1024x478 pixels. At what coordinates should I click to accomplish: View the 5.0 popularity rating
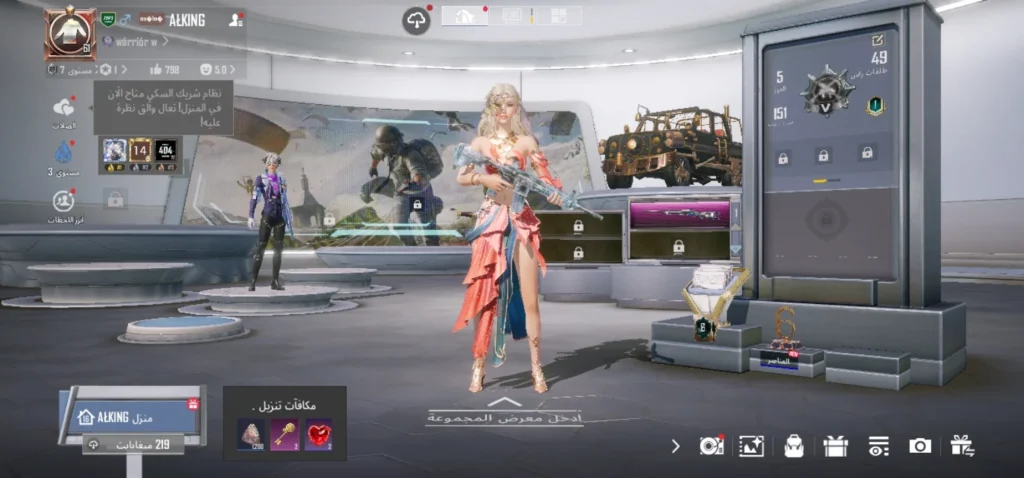214,70
